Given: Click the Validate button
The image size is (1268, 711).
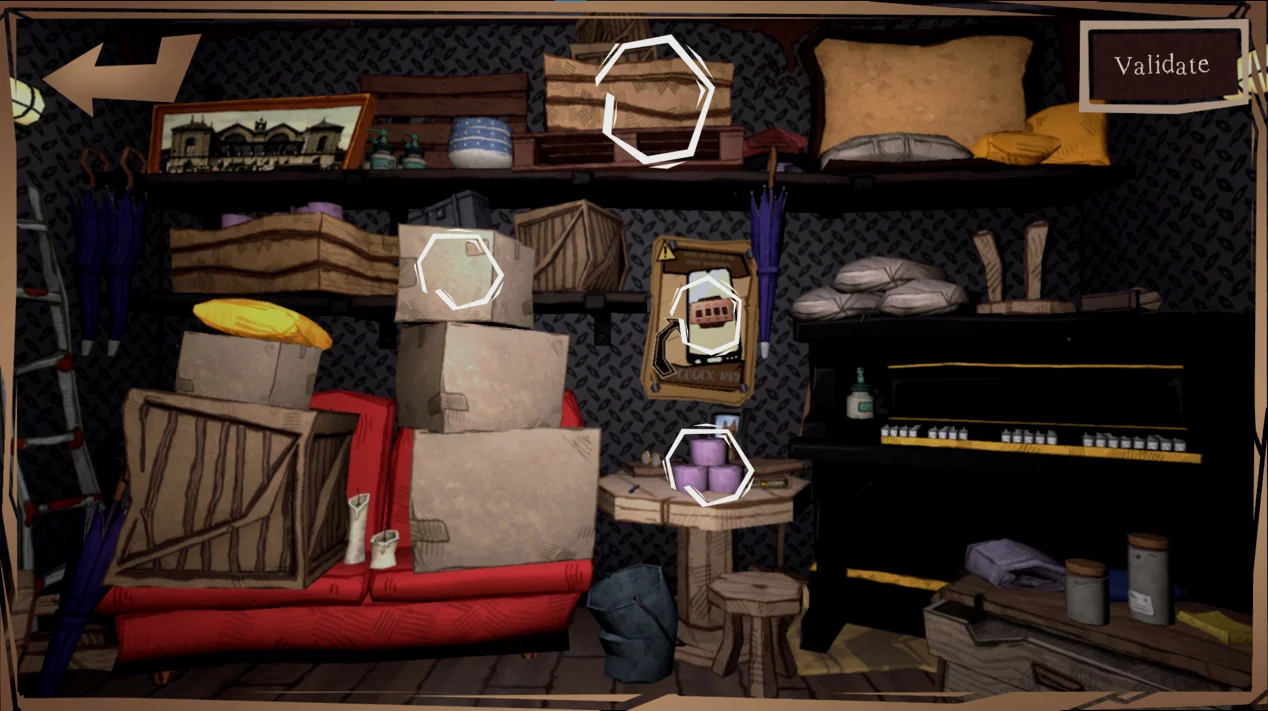Looking at the screenshot, I should (1162, 66).
